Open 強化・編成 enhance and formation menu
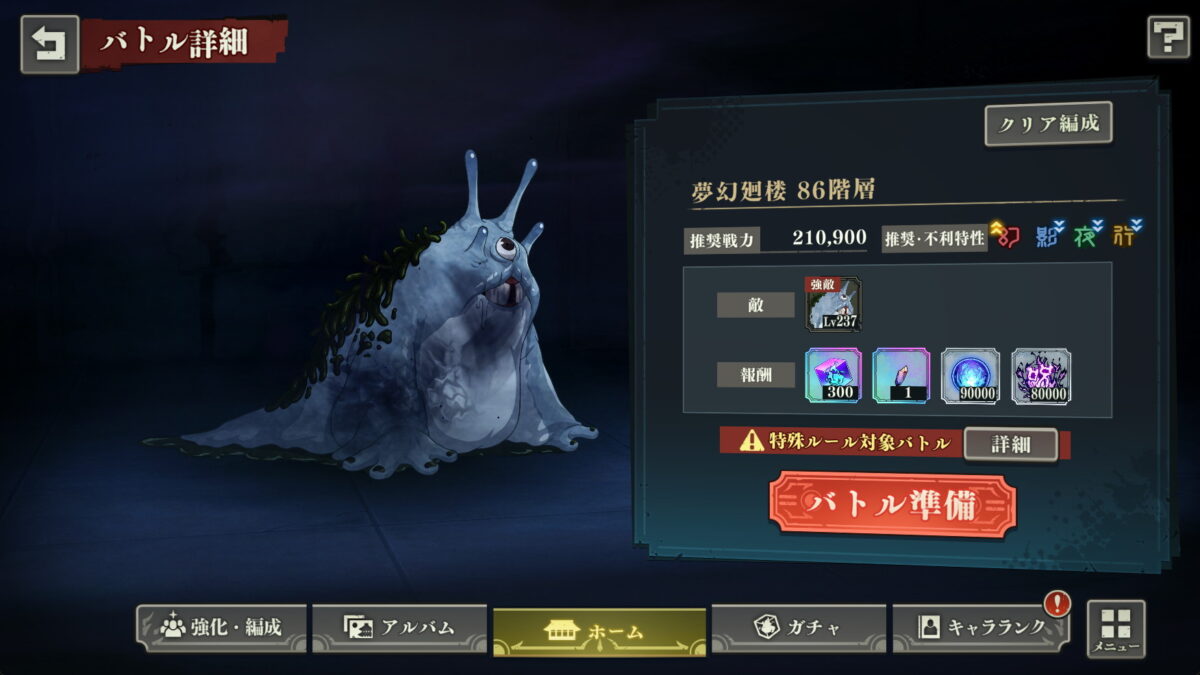The image size is (1200, 675). click(222, 627)
